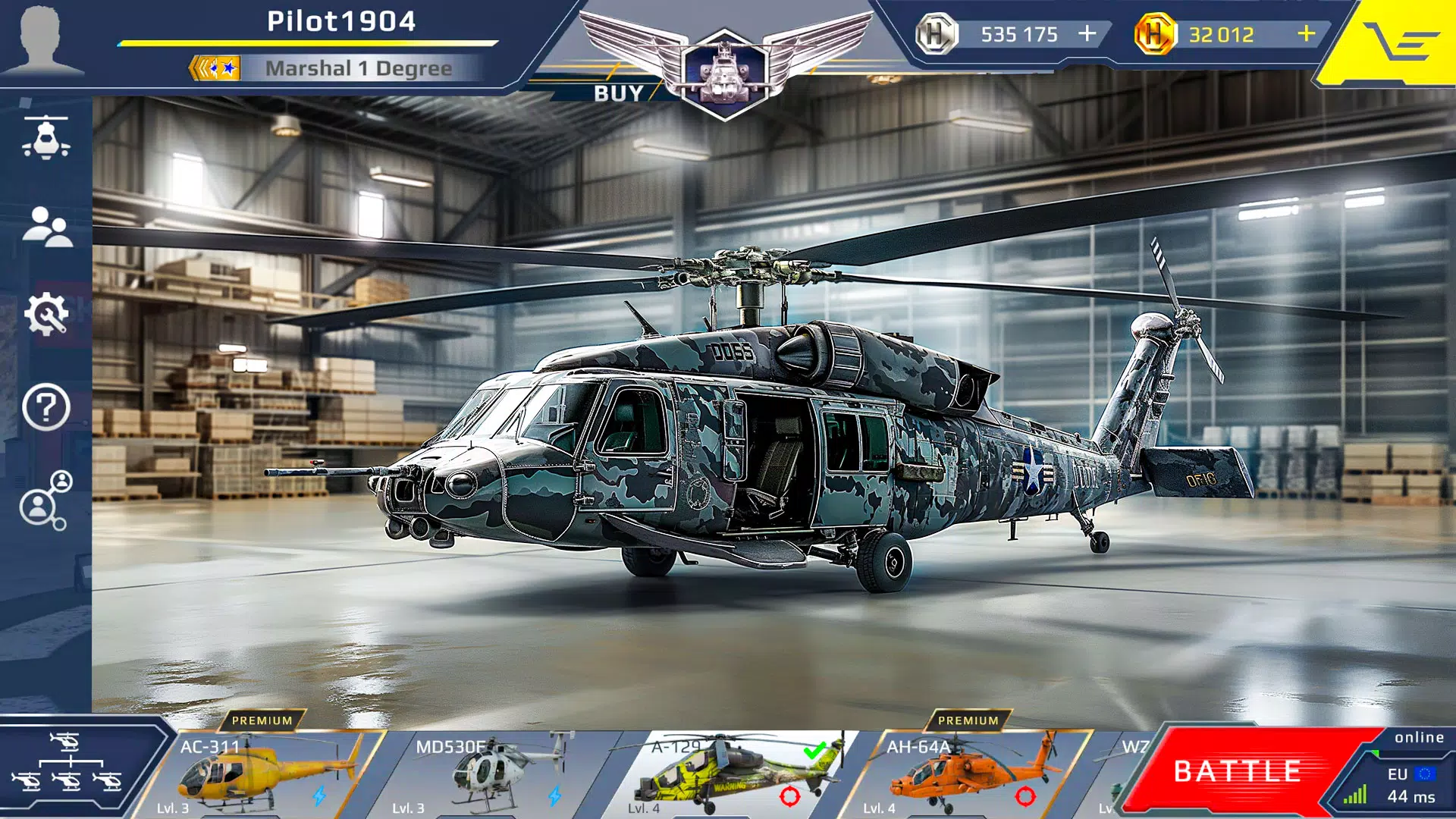Open the linked players social icon
1456x819 pixels.
[45, 500]
